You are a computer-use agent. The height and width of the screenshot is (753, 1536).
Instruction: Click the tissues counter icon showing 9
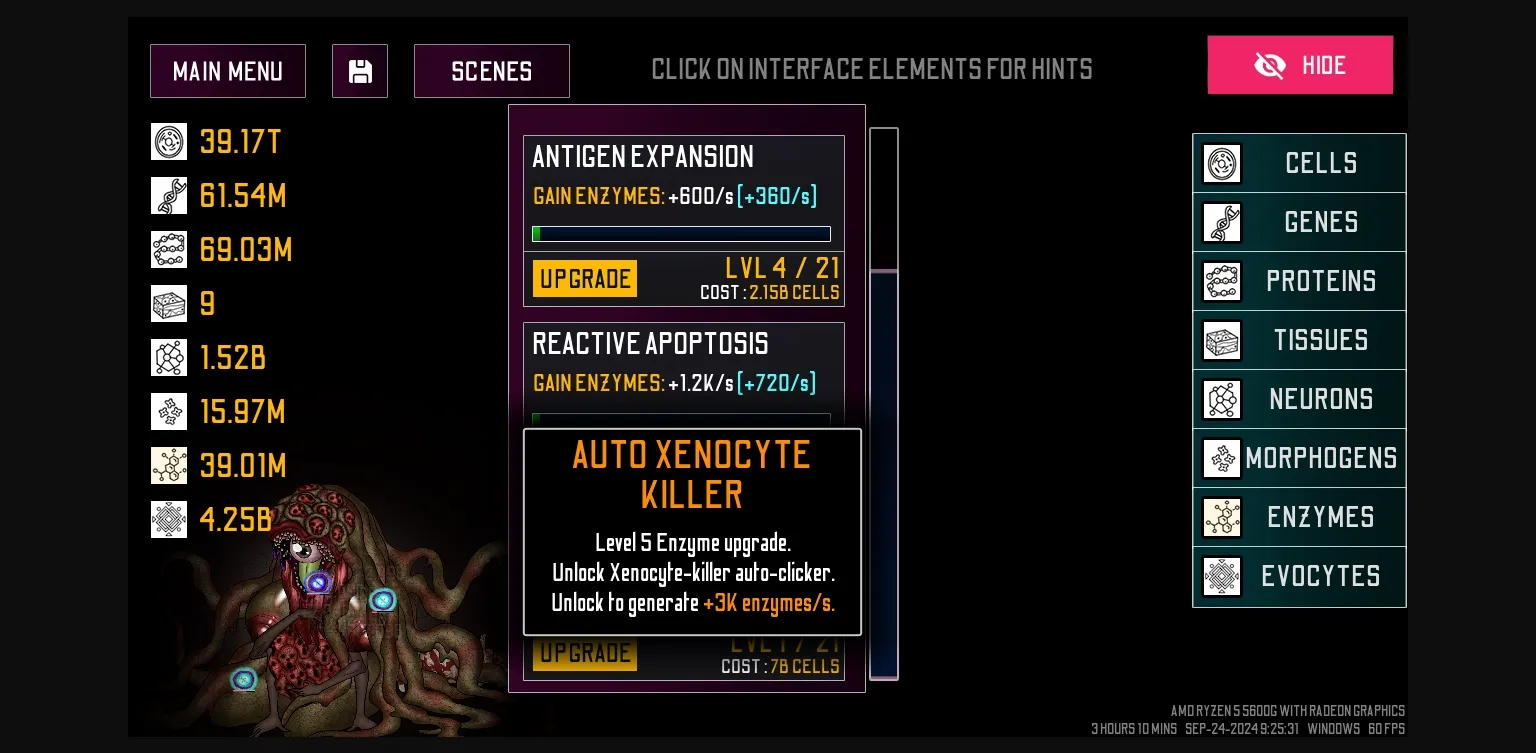(x=169, y=303)
